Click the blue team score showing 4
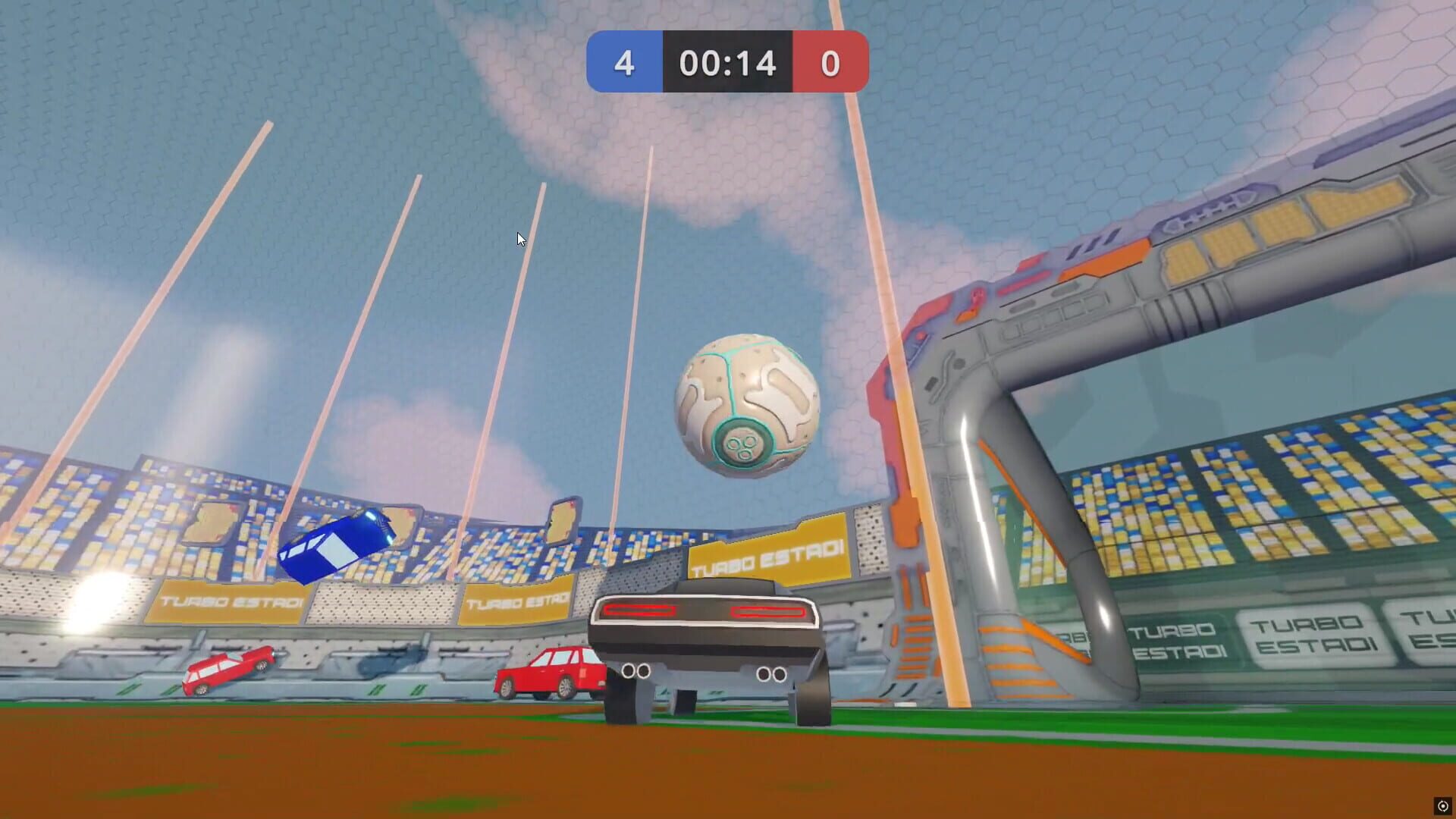The width and height of the screenshot is (1456, 819). click(625, 64)
